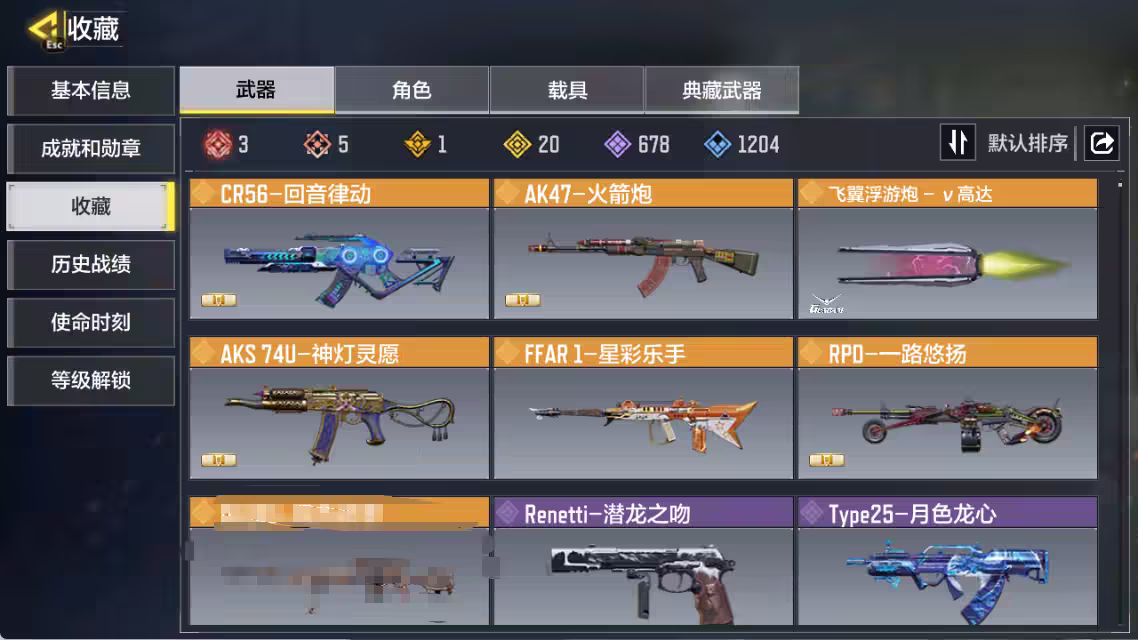Image resolution: width=1138 pixels, height=640 pixels.
Task: Switch to the 角色 tab
Action: coord(411,91)
